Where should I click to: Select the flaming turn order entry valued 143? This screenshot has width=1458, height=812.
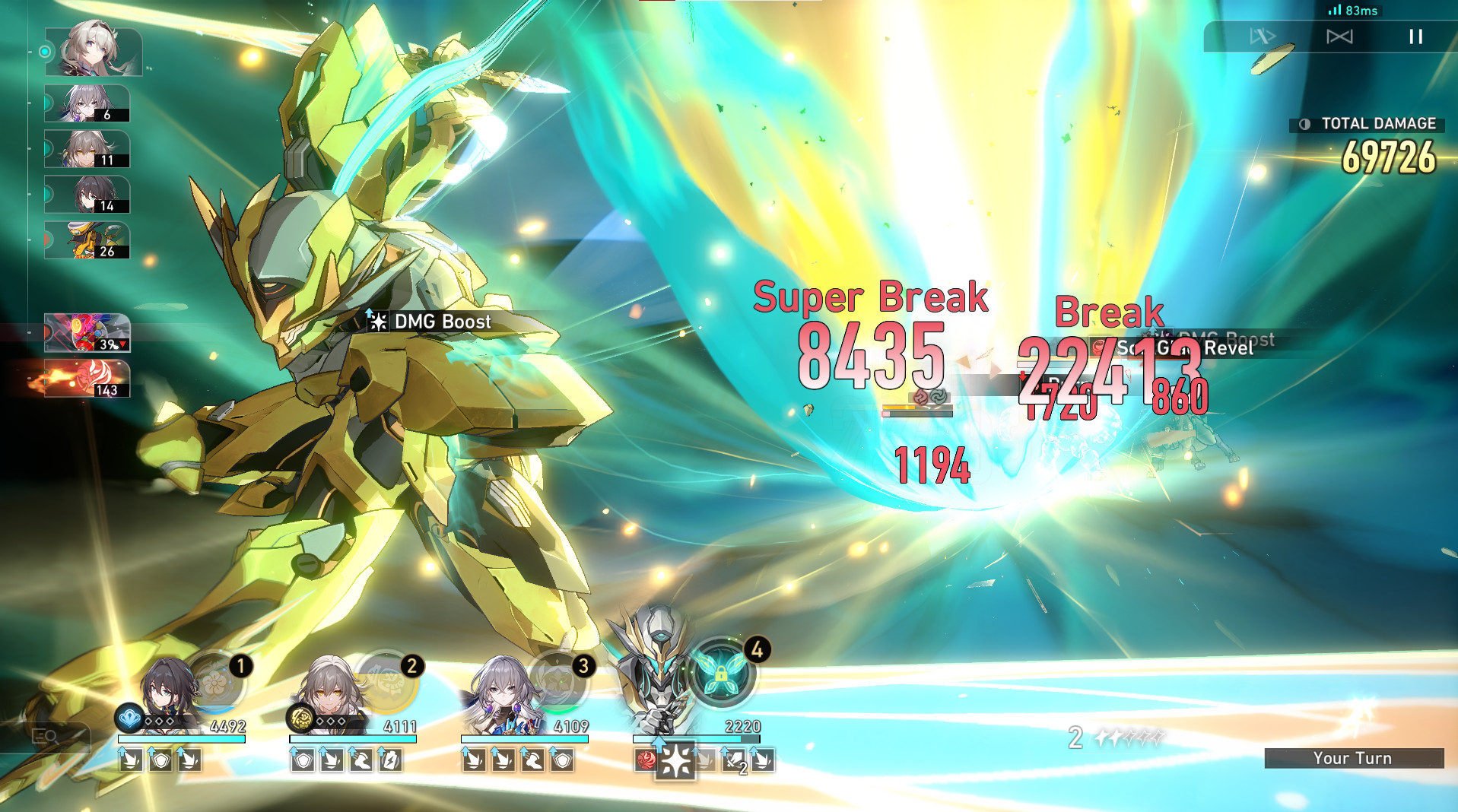(x=87, y=379)
